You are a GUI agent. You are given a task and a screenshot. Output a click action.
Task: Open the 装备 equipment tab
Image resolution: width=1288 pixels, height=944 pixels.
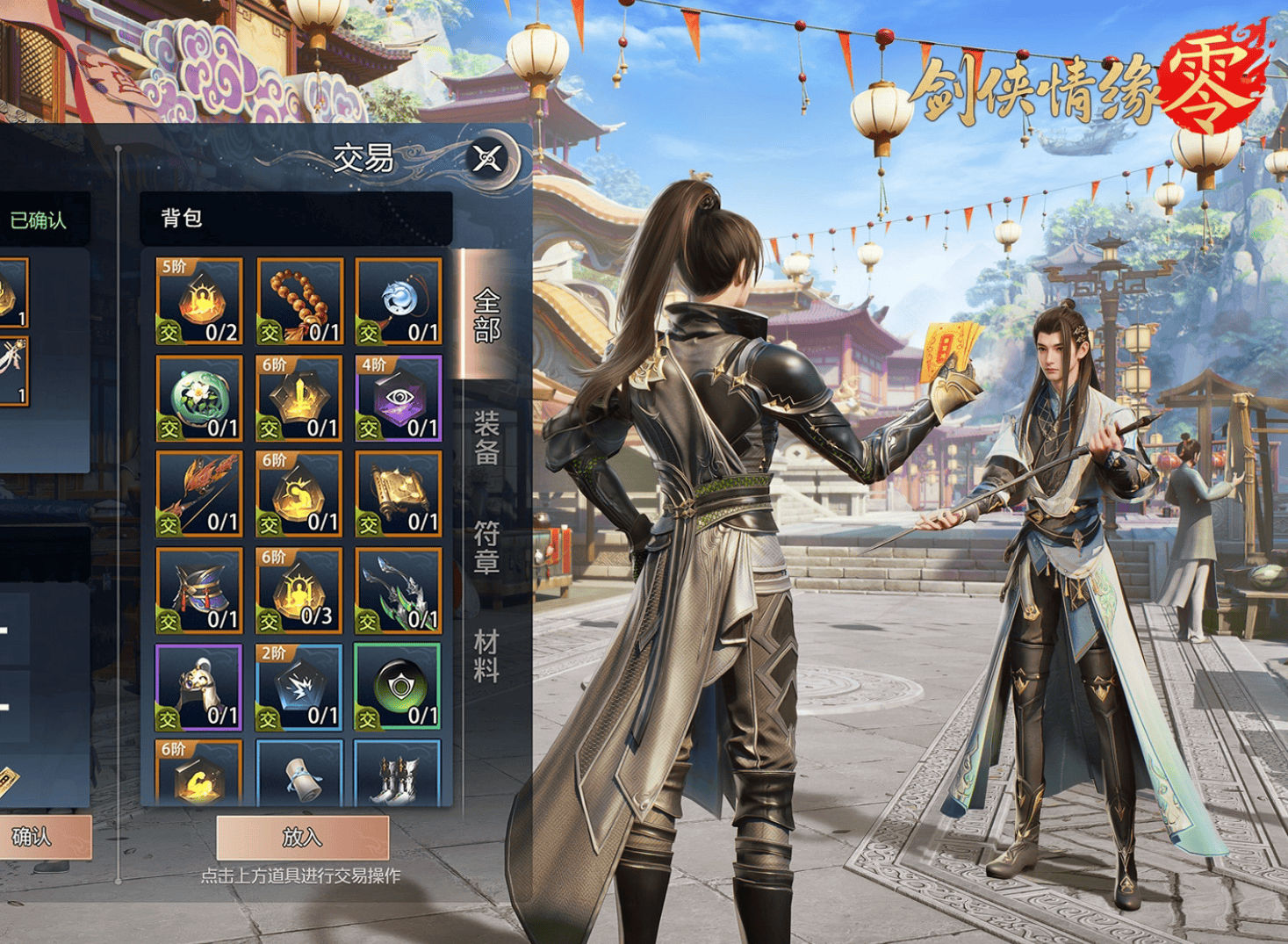tap(486, 437)
